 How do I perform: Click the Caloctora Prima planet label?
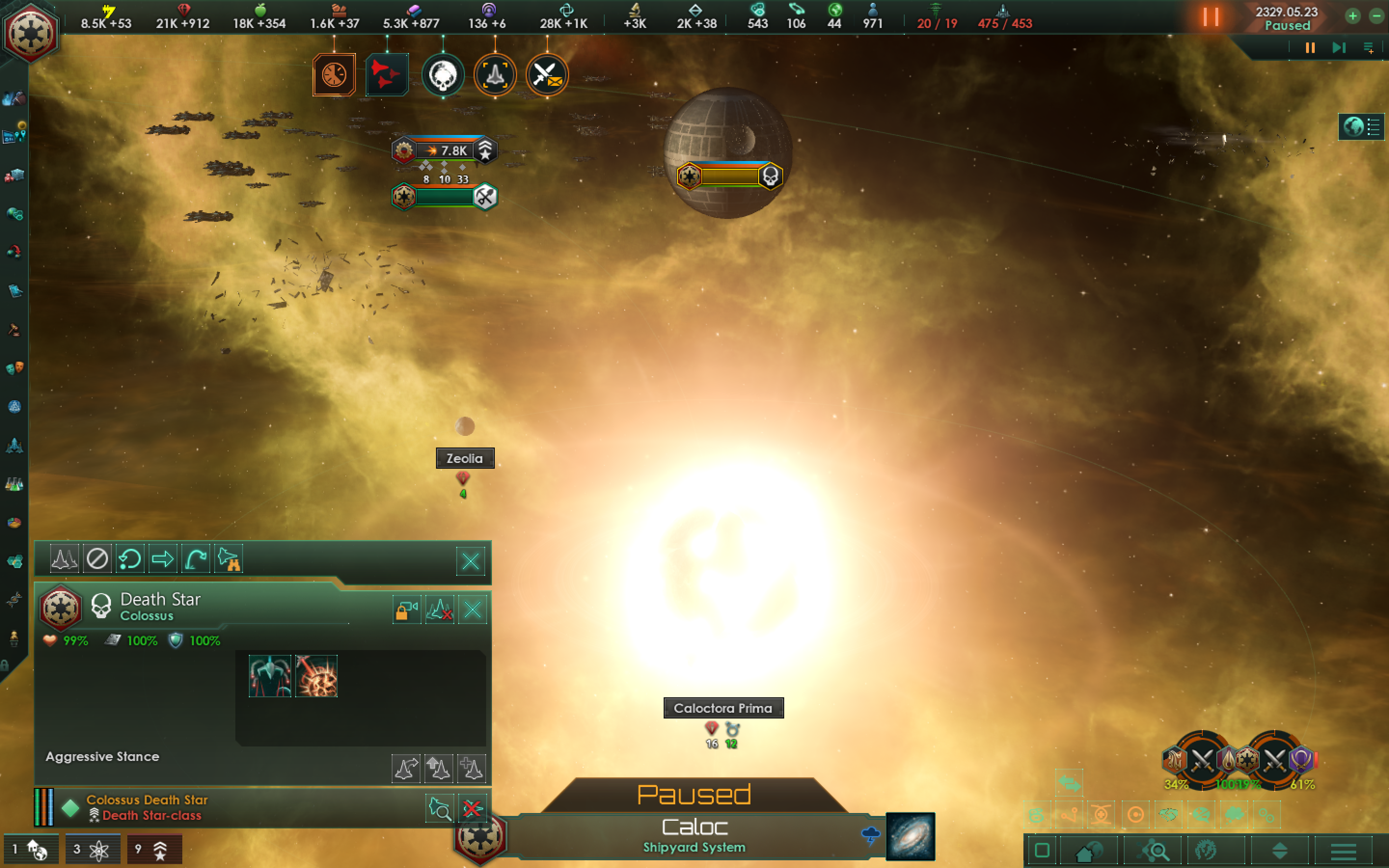click(723, 708)
